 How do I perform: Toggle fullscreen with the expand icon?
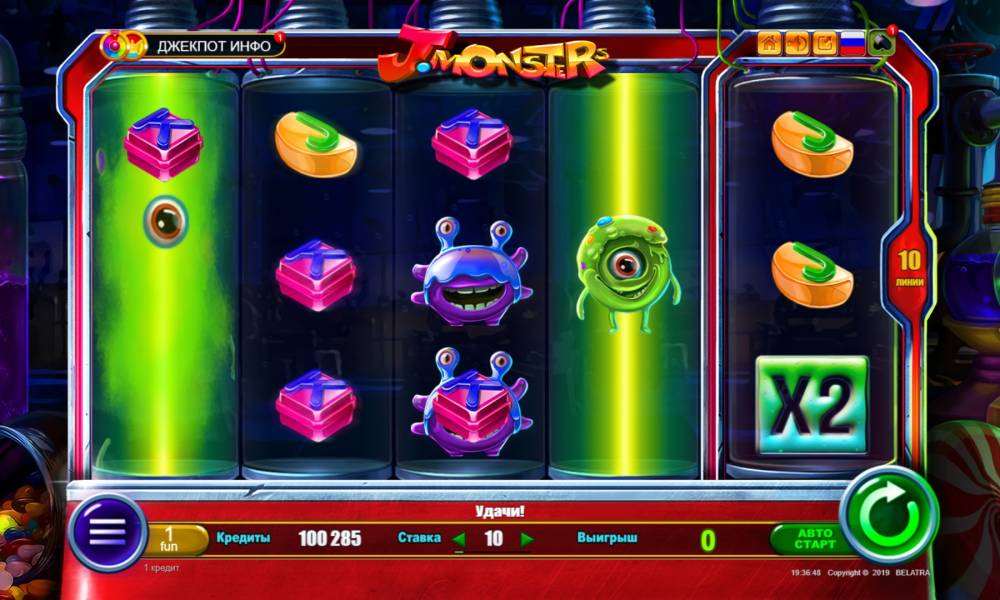click(824, 43)
